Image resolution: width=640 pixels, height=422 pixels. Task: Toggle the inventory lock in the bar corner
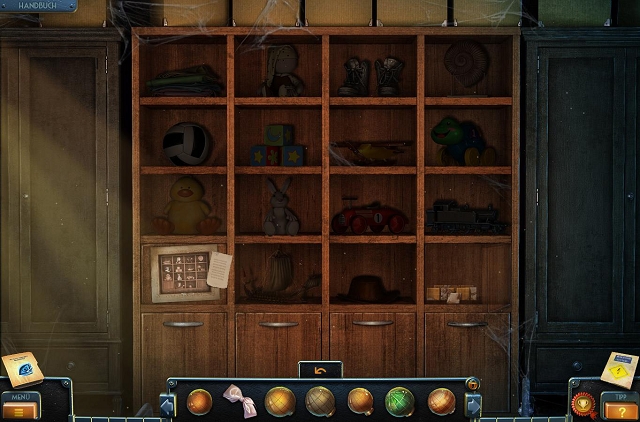coord(472,383)
